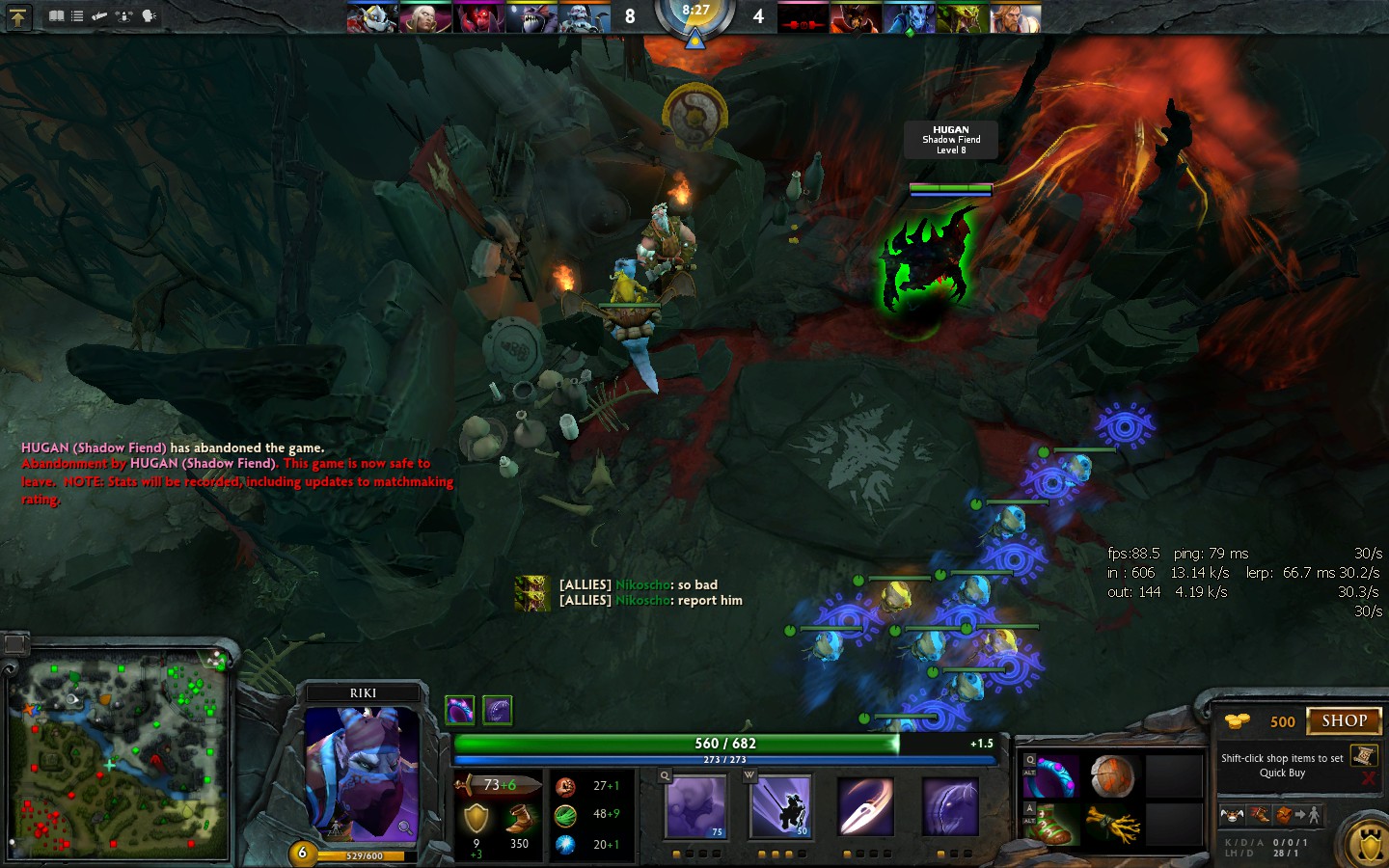The image size is (1389, 868).
Task: Activate the courier speed burst boot icon
Action: (x=1259, y=815)
